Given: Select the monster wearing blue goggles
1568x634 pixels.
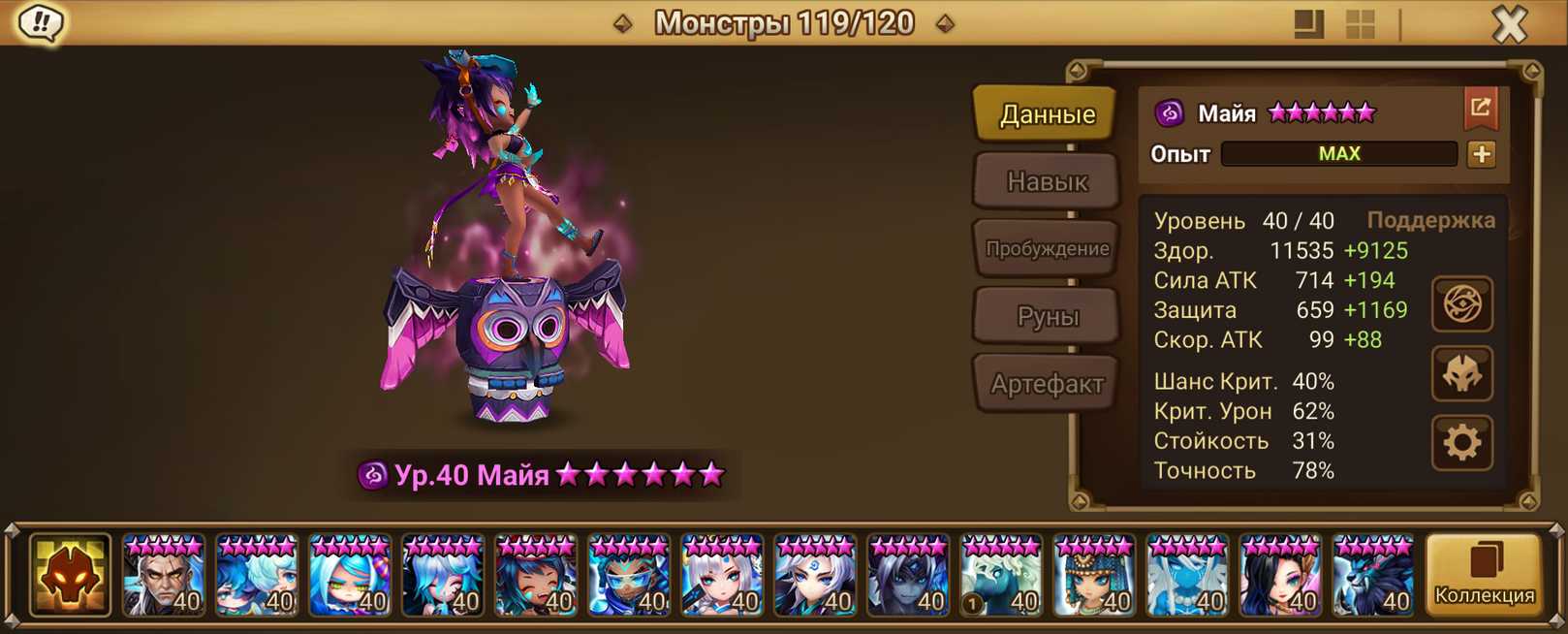Looking at the screenshot, I should 628,577.
